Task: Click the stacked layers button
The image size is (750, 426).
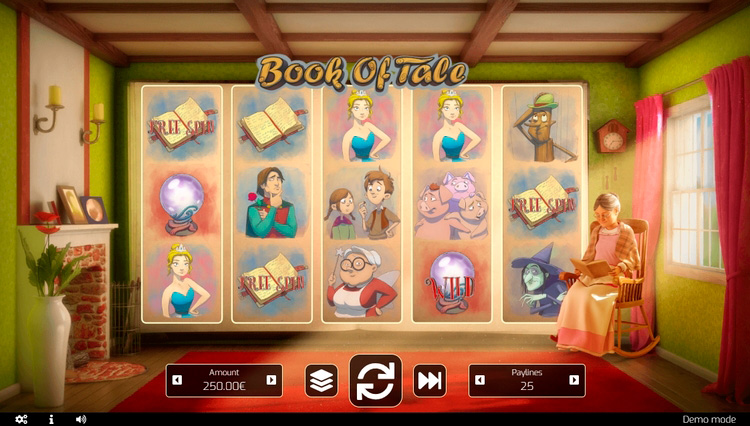Action: coord(321,380)
